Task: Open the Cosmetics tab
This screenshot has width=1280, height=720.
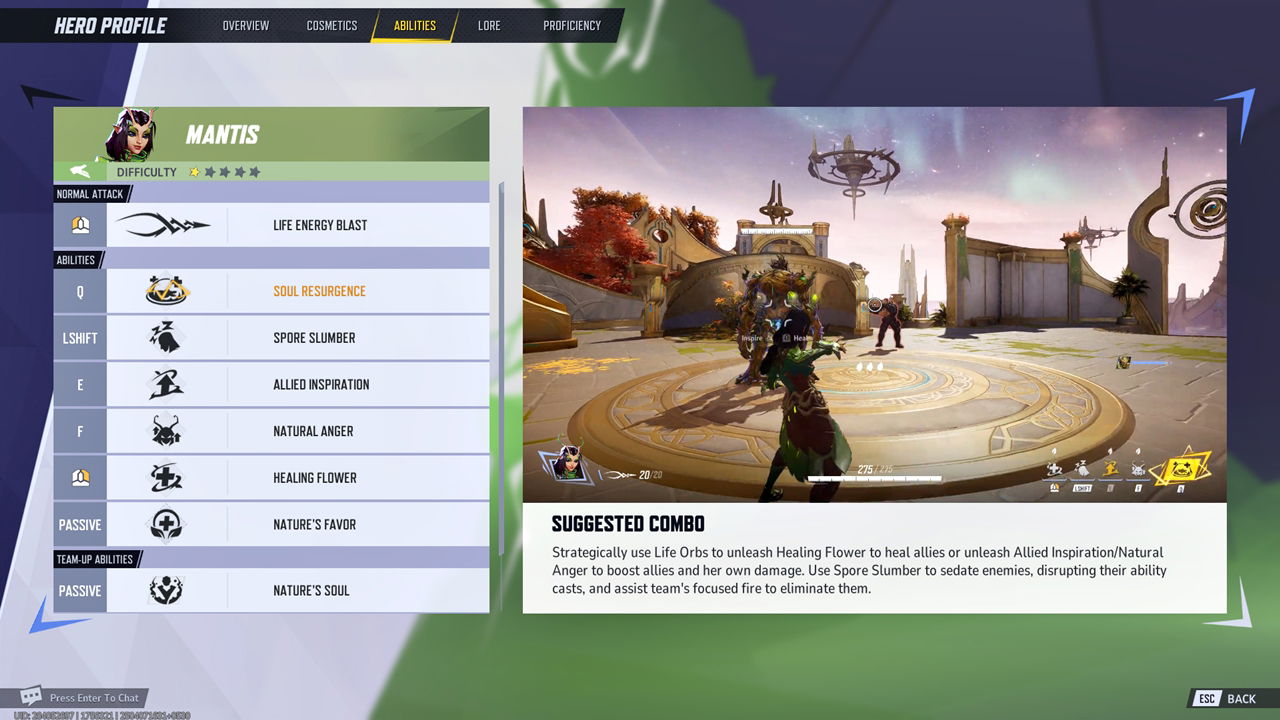Action: [x=332, y=26]
